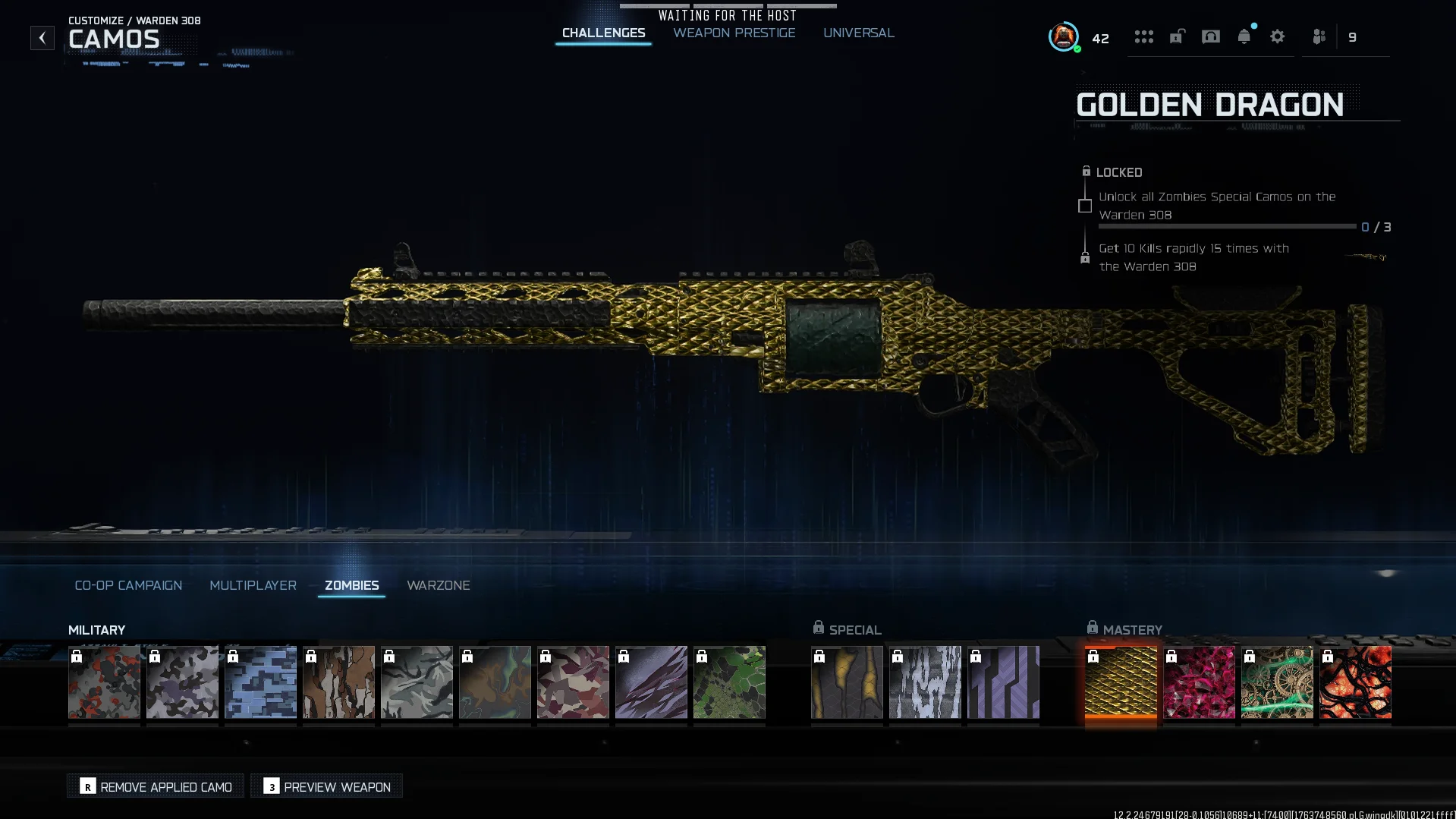Go back using the arrow button
This screenshot has width=1456, height=819.
click(x=42, y=37)
